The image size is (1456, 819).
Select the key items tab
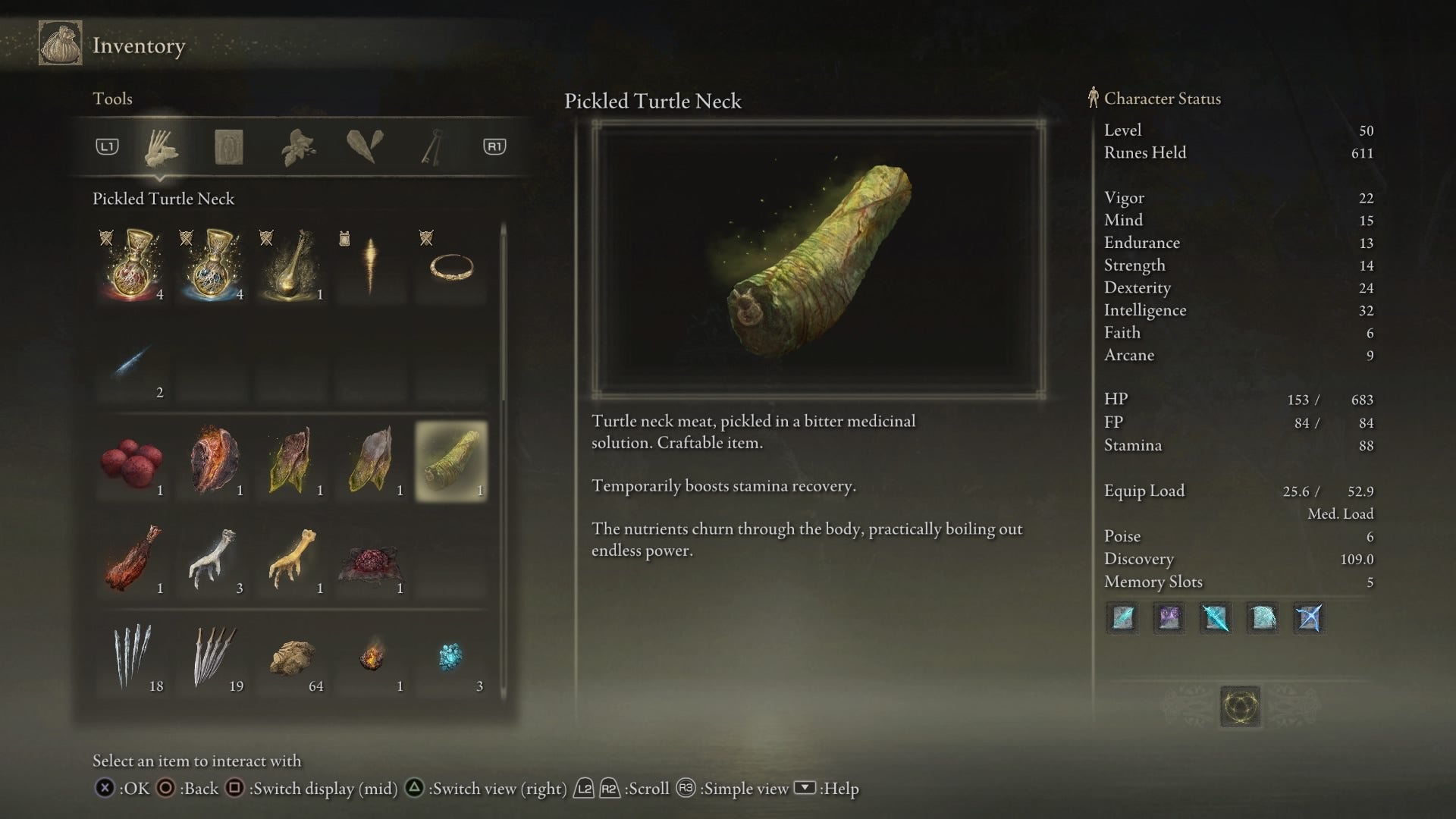click(431, 147)
